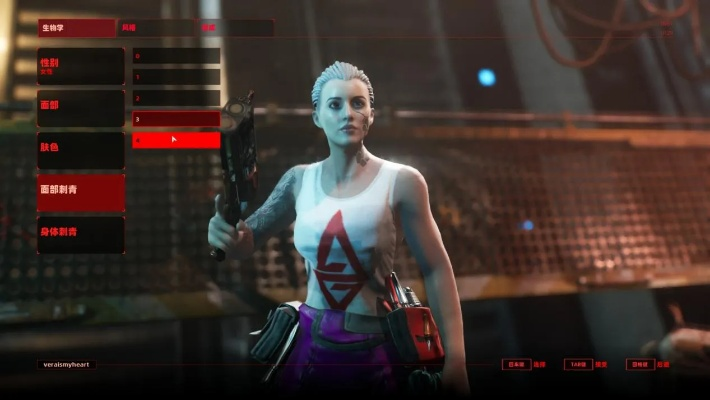The image size is (710, 400).
Task: Pick option 0 in the list
Action: click(176, 56)
